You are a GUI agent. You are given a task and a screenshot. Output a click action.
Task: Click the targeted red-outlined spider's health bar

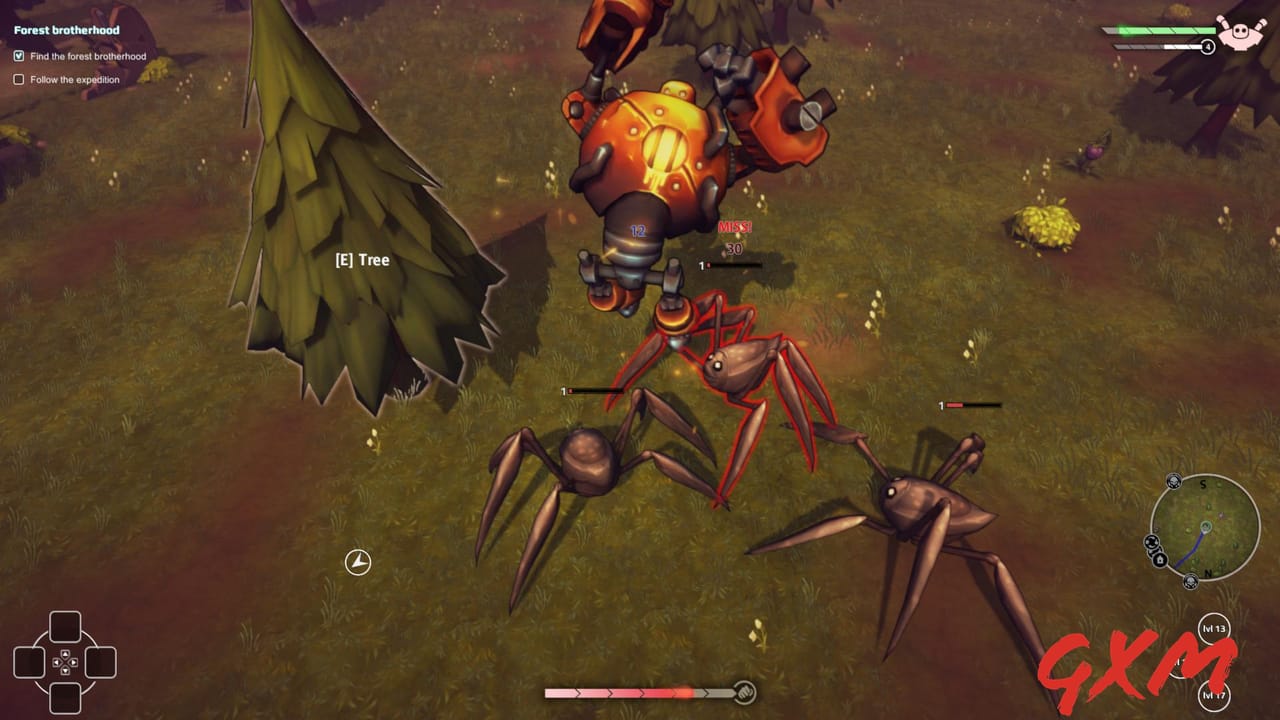(730, 267)
